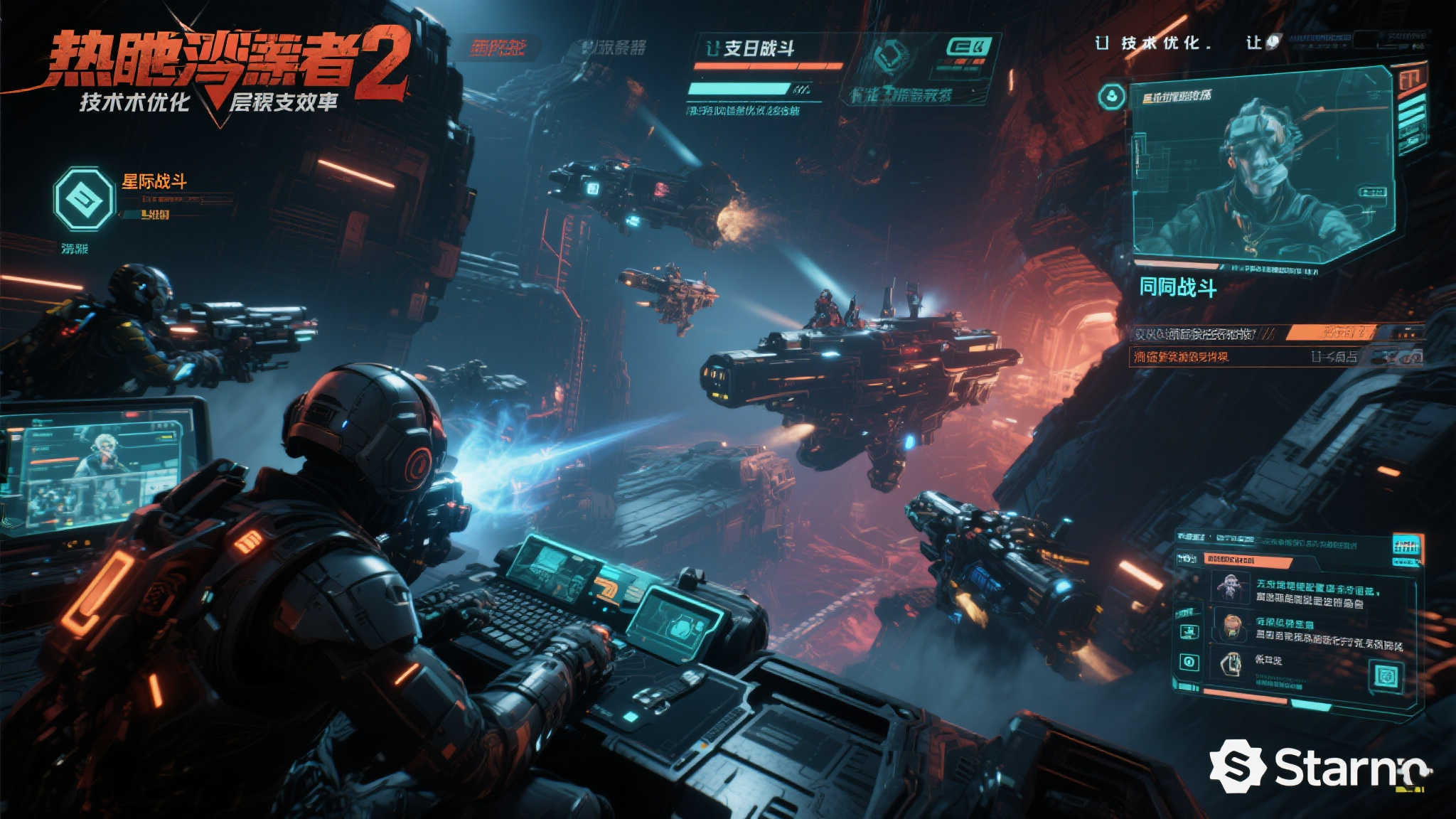Image resolution: width=1456 pixels, height=819 pixels.
Task: Click the orange square icon right of the hologram
Action: point(1411,77)
